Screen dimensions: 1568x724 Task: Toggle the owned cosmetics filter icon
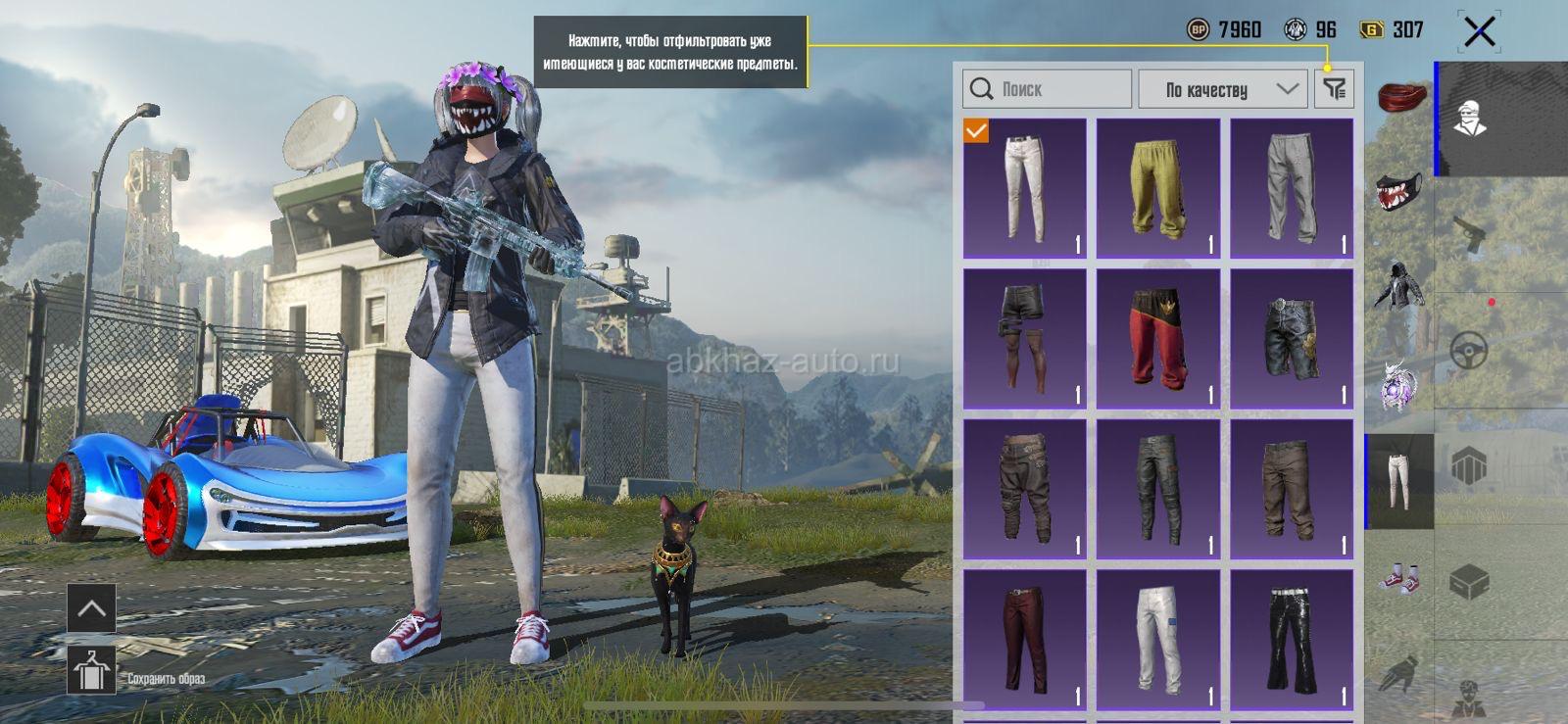tap(1334, 89)
